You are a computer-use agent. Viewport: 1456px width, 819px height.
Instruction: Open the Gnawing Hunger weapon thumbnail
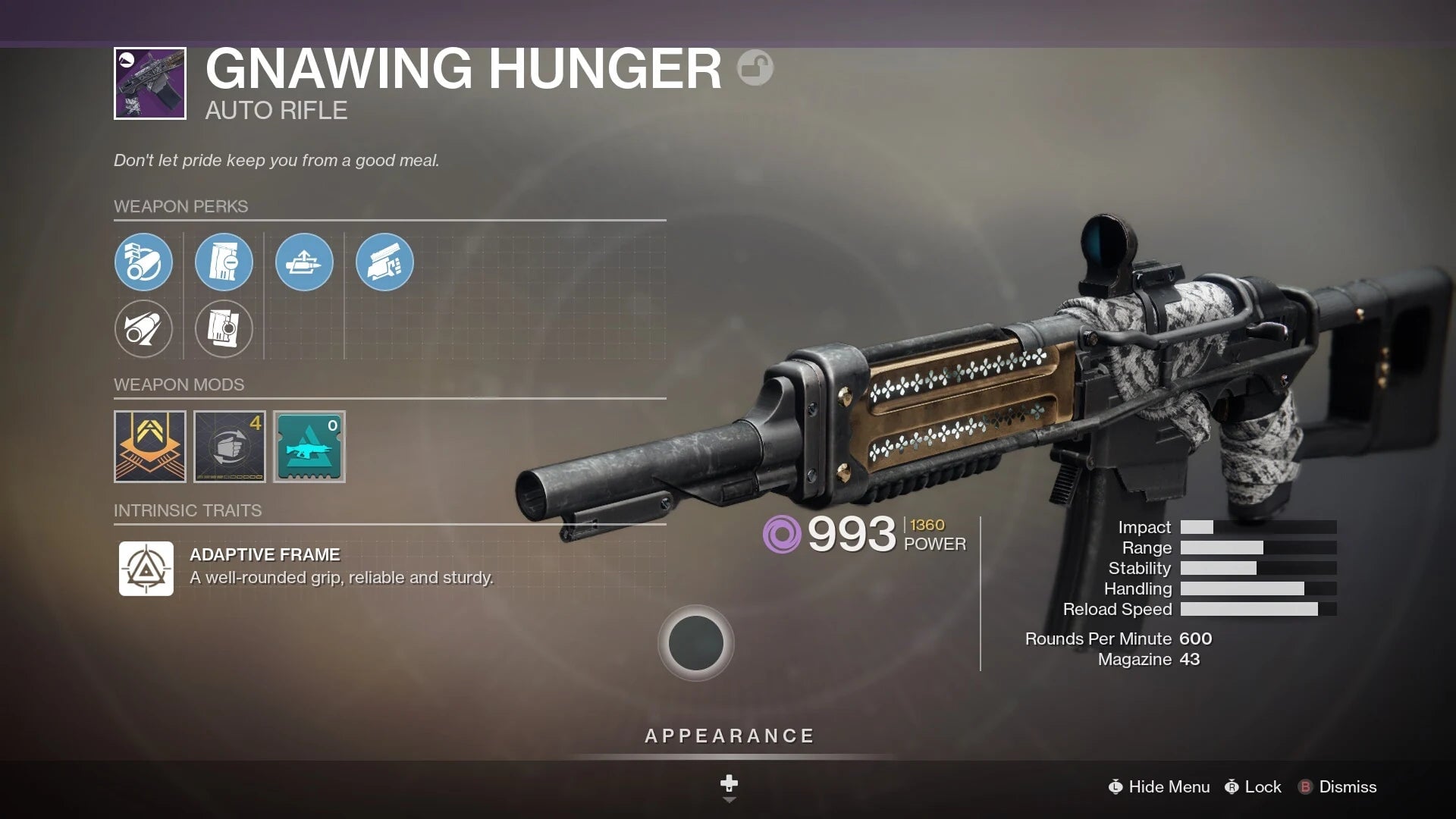tap(149, 82)
